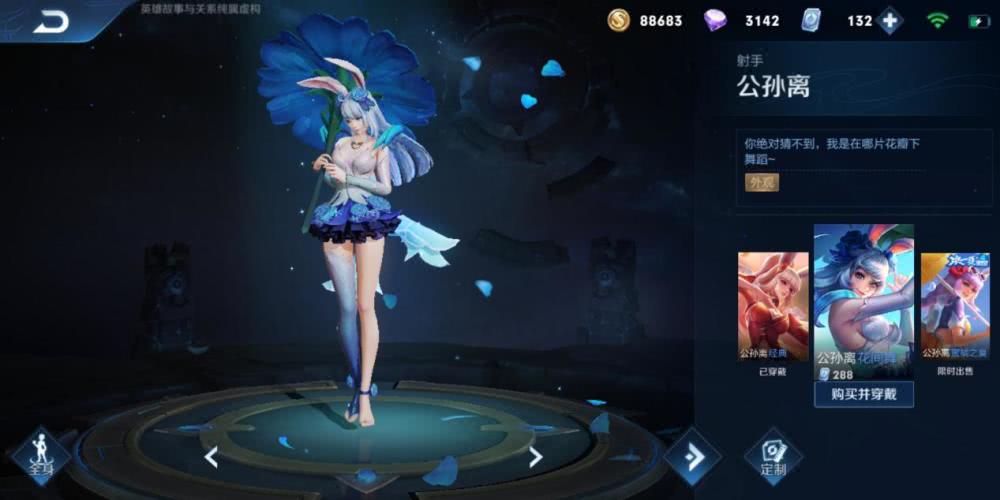Select the 公孙离 经典 skin thumbnail
The width and height of the screenshot is (1000, 500).
pyautogui.click(x=772, y=306)
